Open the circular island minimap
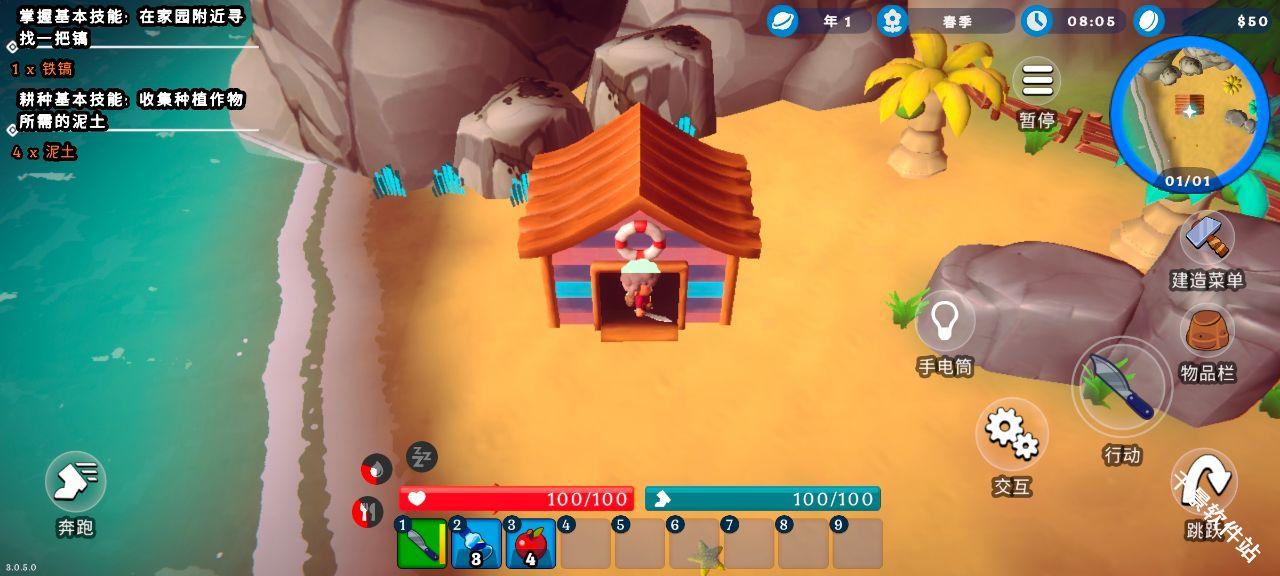Screen dimensions: 1280x576 click(x=1189, y=112)
